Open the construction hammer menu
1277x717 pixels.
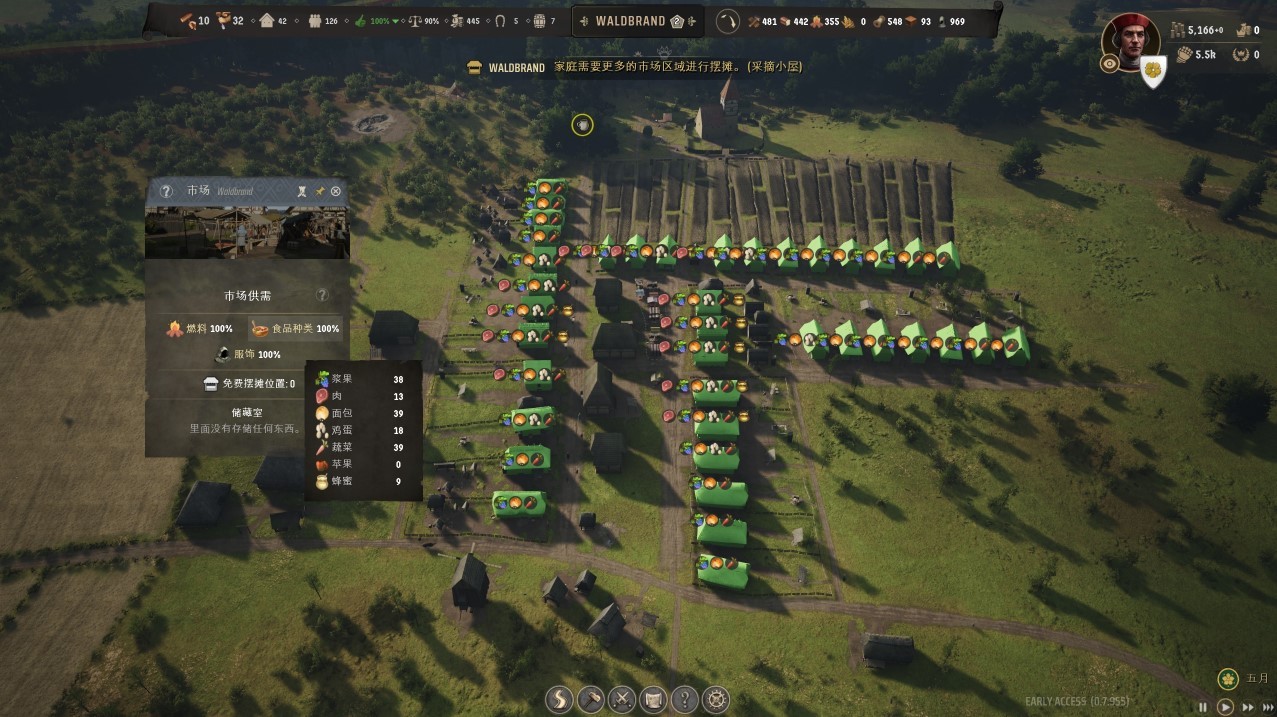coord(591,698)
